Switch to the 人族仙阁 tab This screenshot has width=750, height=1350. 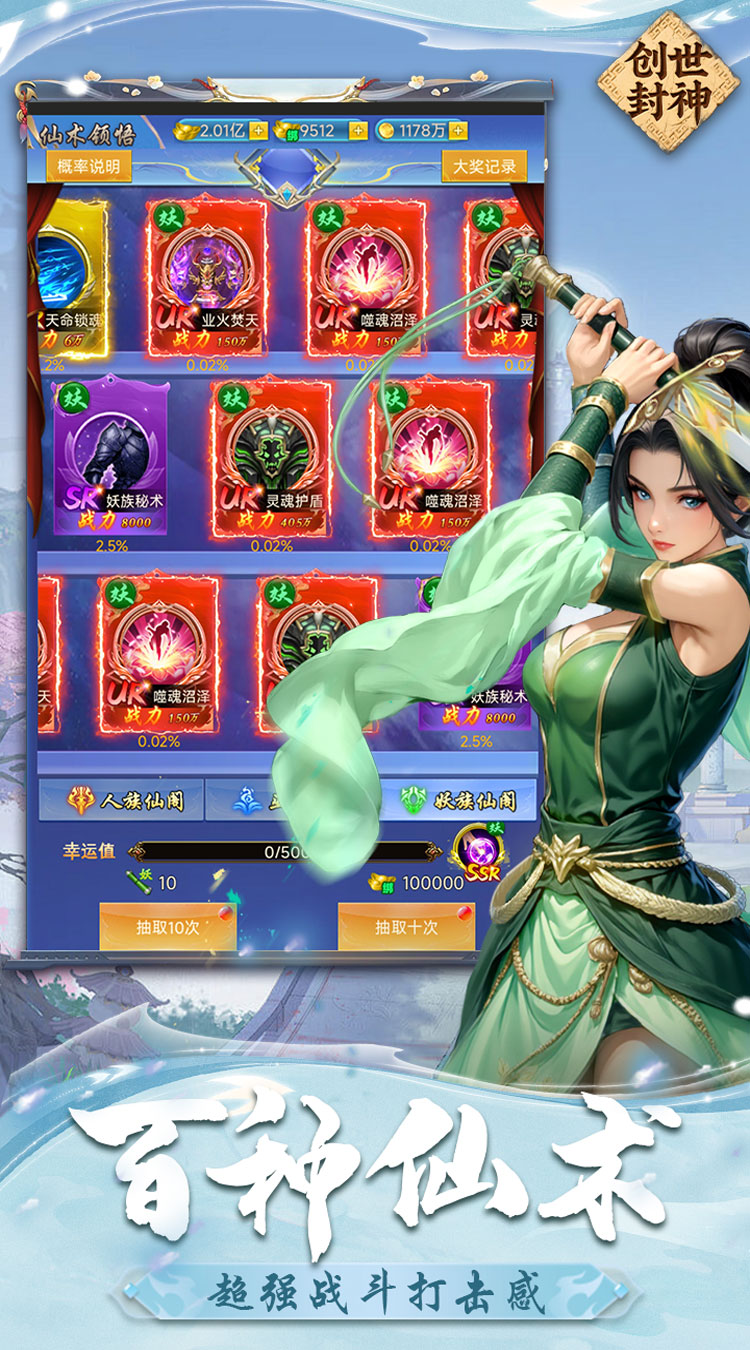tap(120, 800)
